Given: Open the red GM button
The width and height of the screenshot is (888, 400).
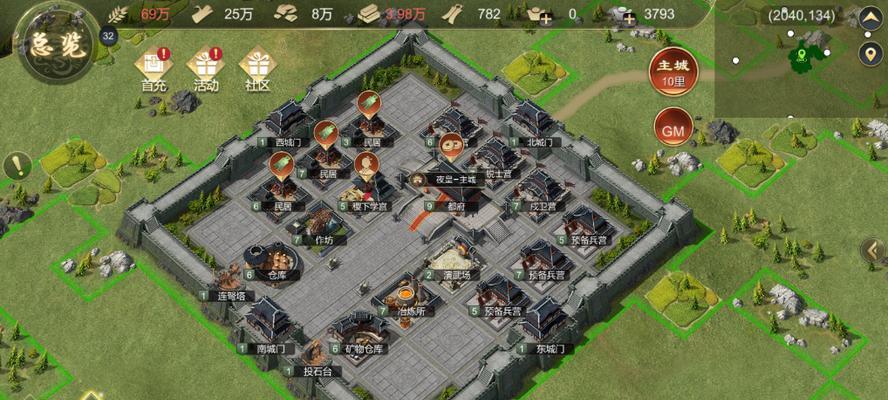Looking at the screenshot, I should [673, 128].
